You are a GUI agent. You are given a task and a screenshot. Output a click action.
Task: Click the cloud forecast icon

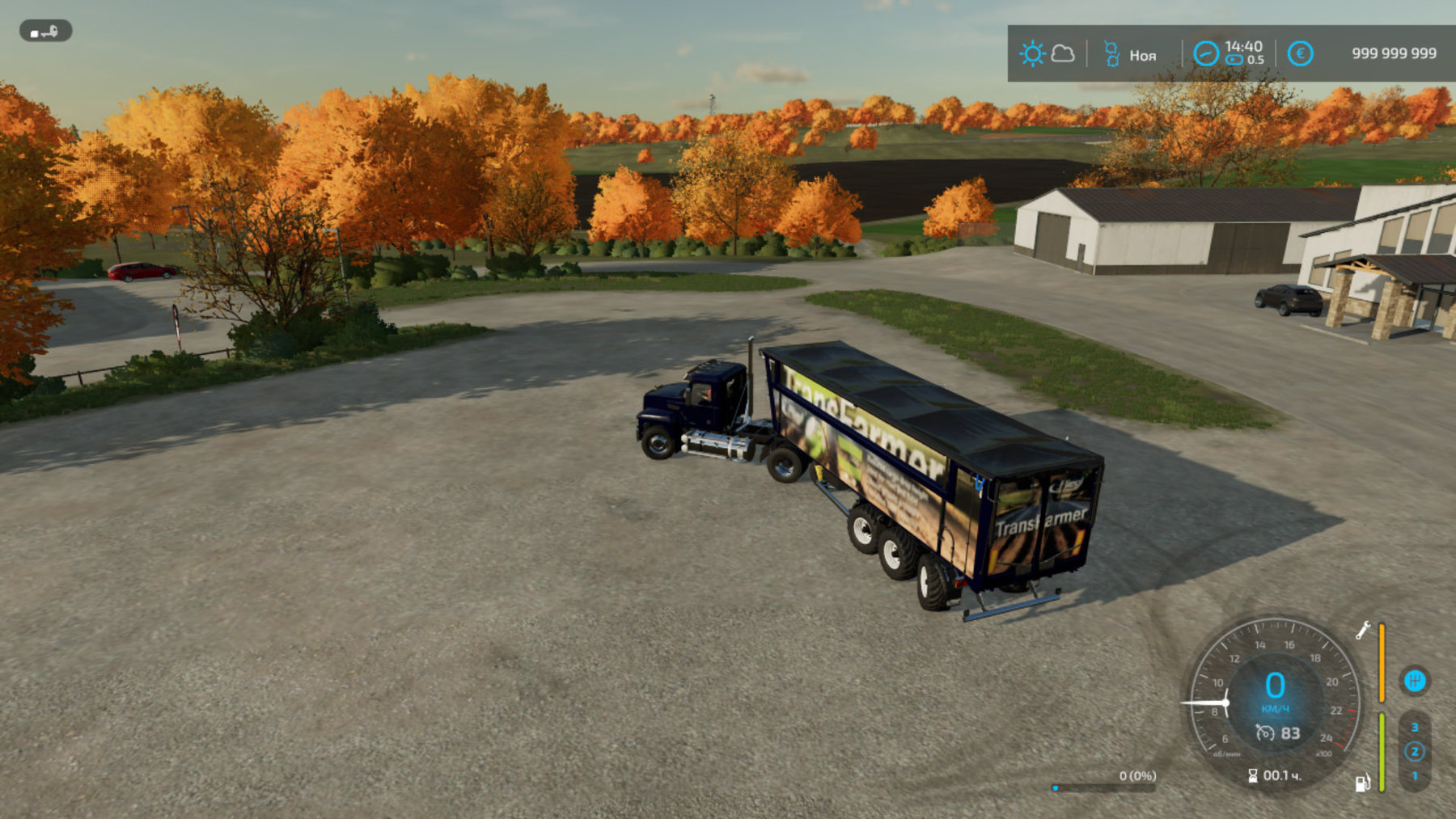(1063, 54)
